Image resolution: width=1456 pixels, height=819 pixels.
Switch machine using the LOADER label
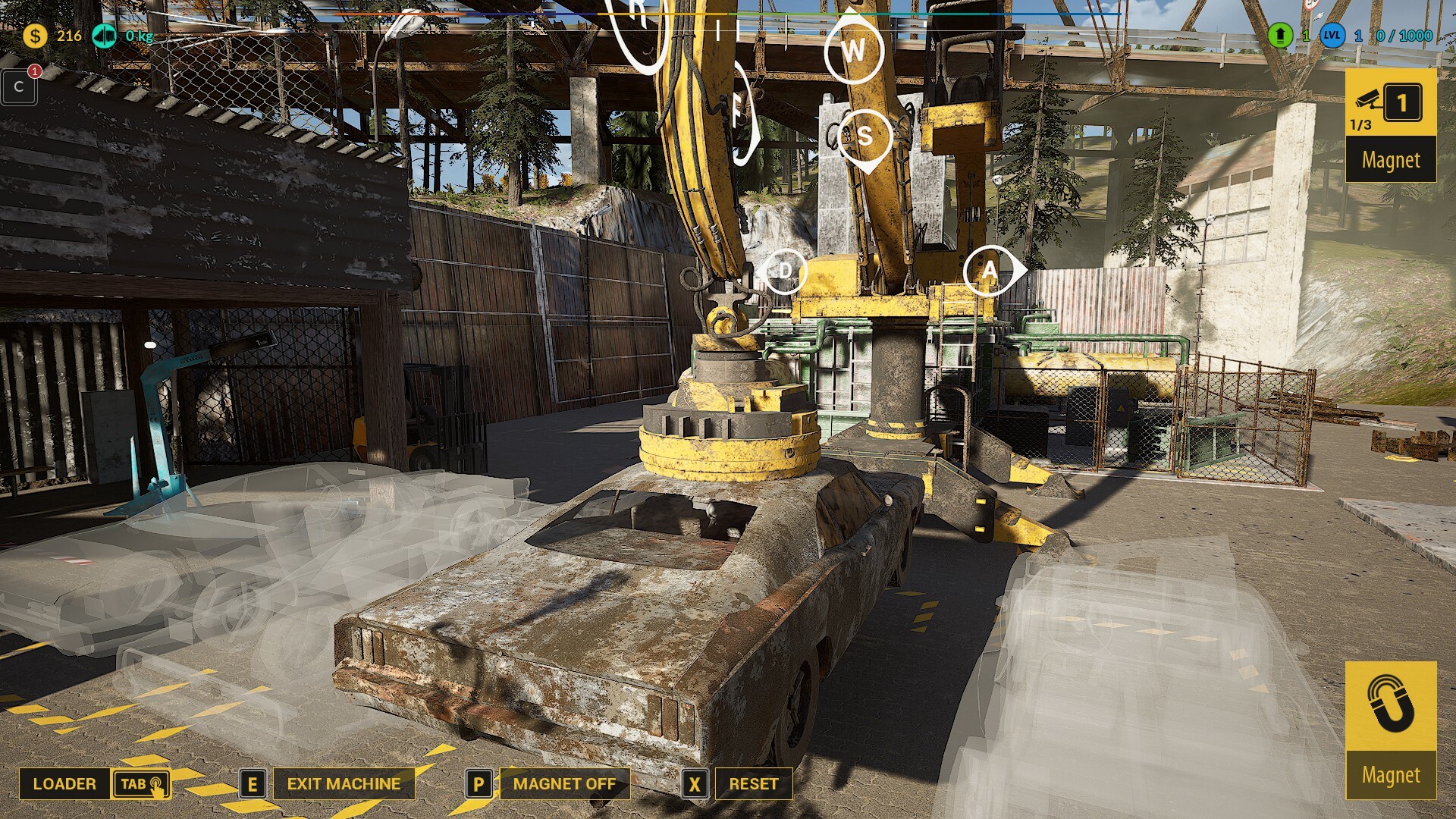(64, 784)
